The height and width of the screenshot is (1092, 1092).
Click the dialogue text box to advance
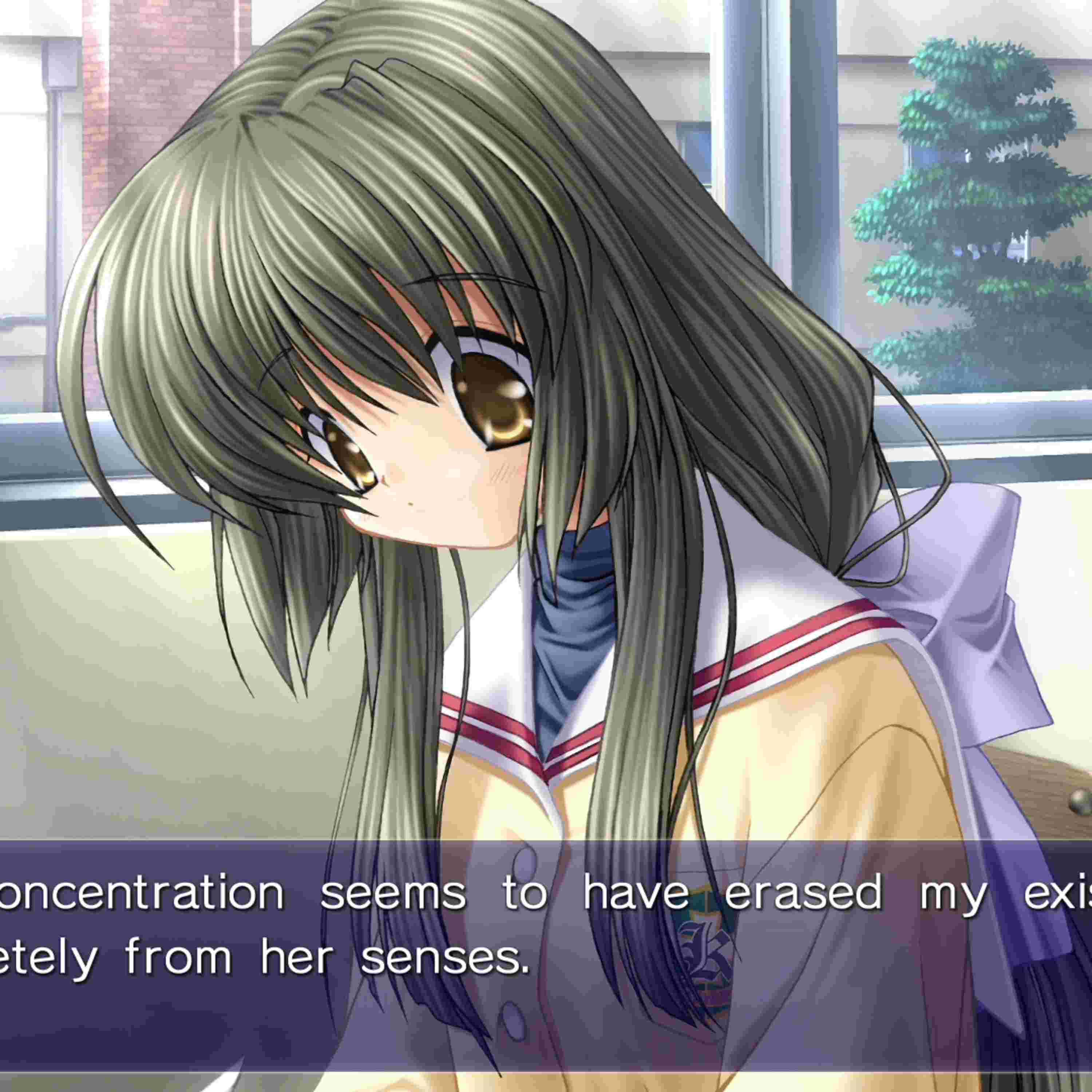[546, 955]
